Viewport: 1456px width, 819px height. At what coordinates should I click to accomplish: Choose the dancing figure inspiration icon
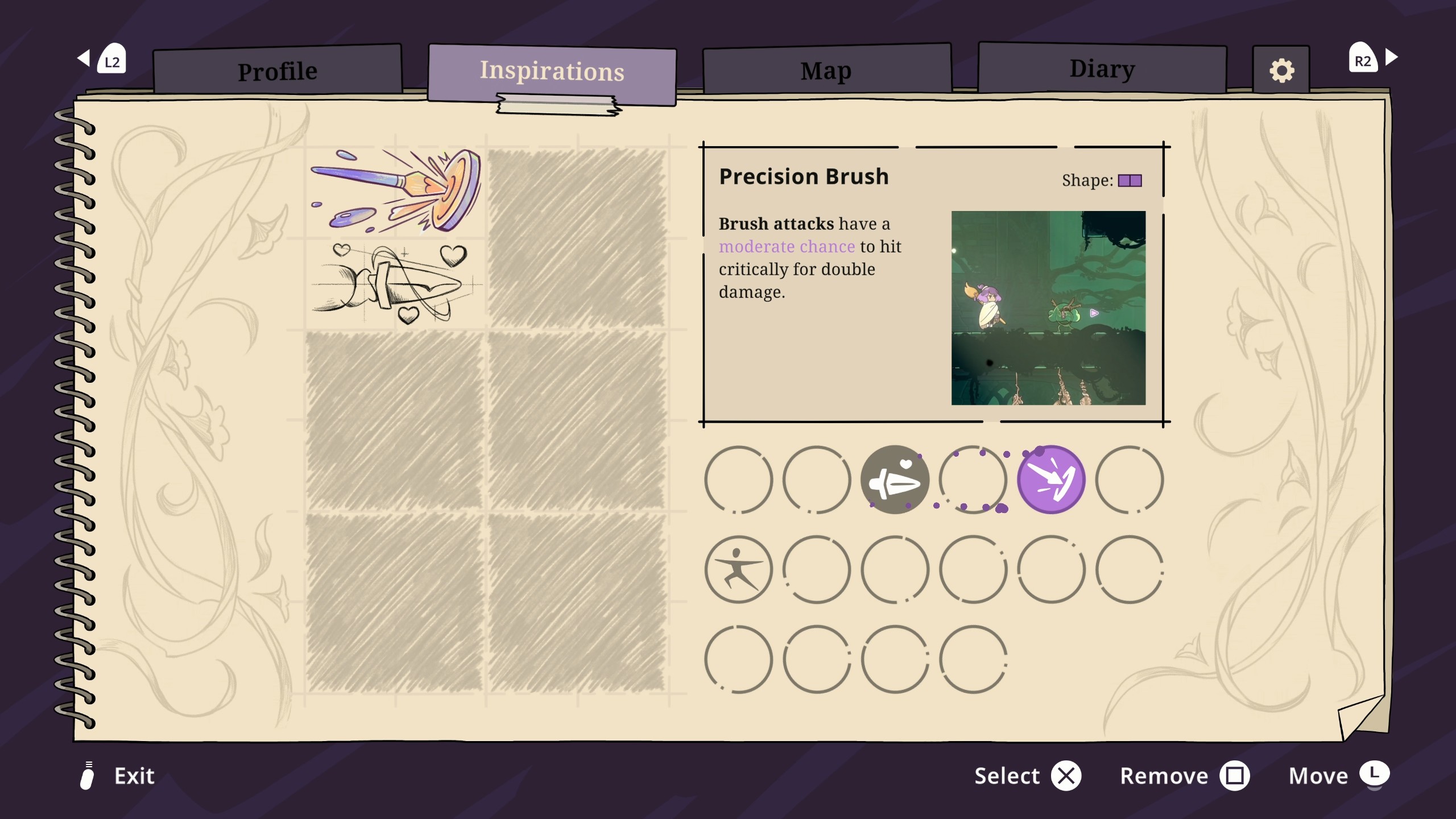pos(738,569)
